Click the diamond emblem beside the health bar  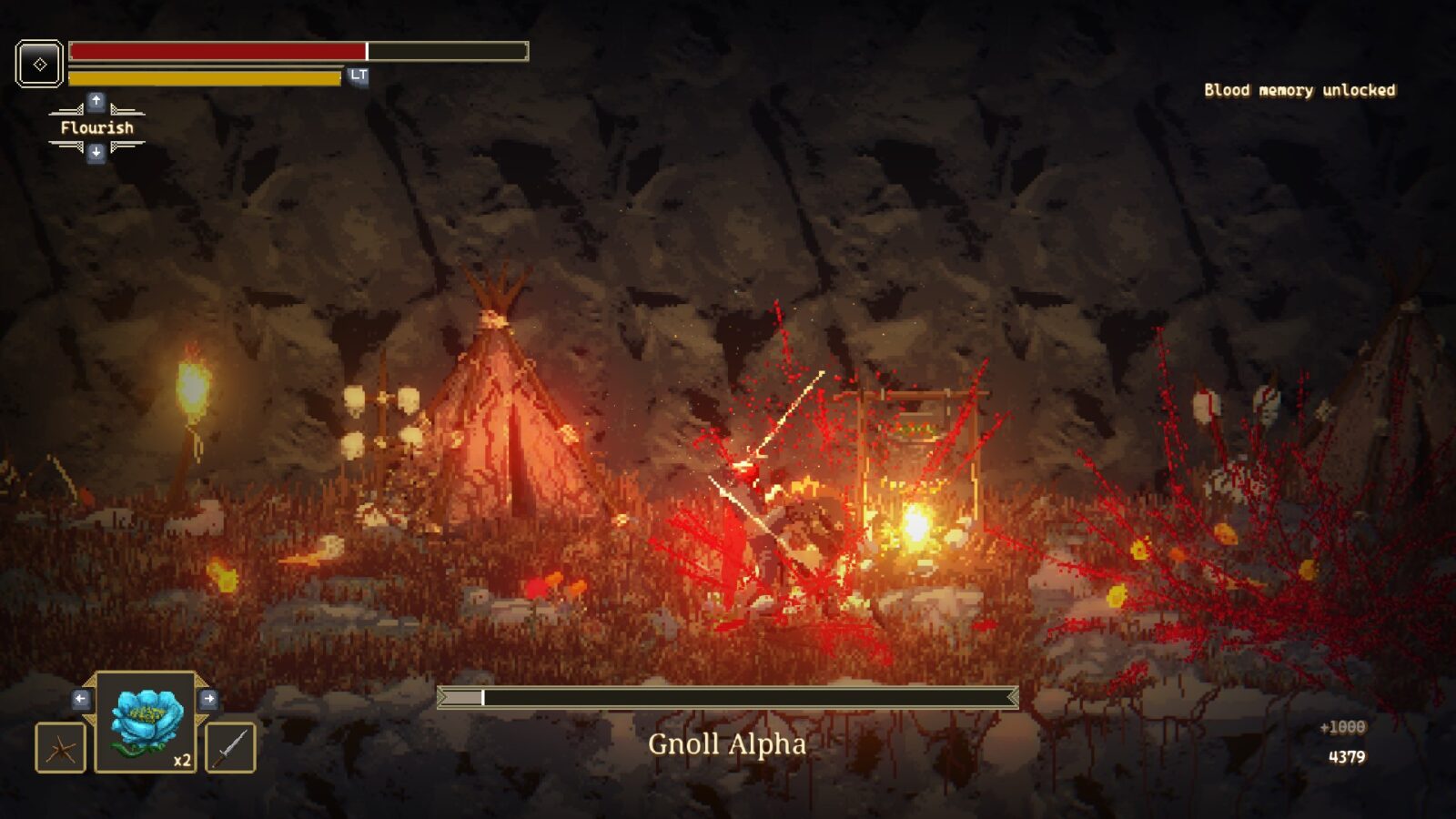(39, 64)
